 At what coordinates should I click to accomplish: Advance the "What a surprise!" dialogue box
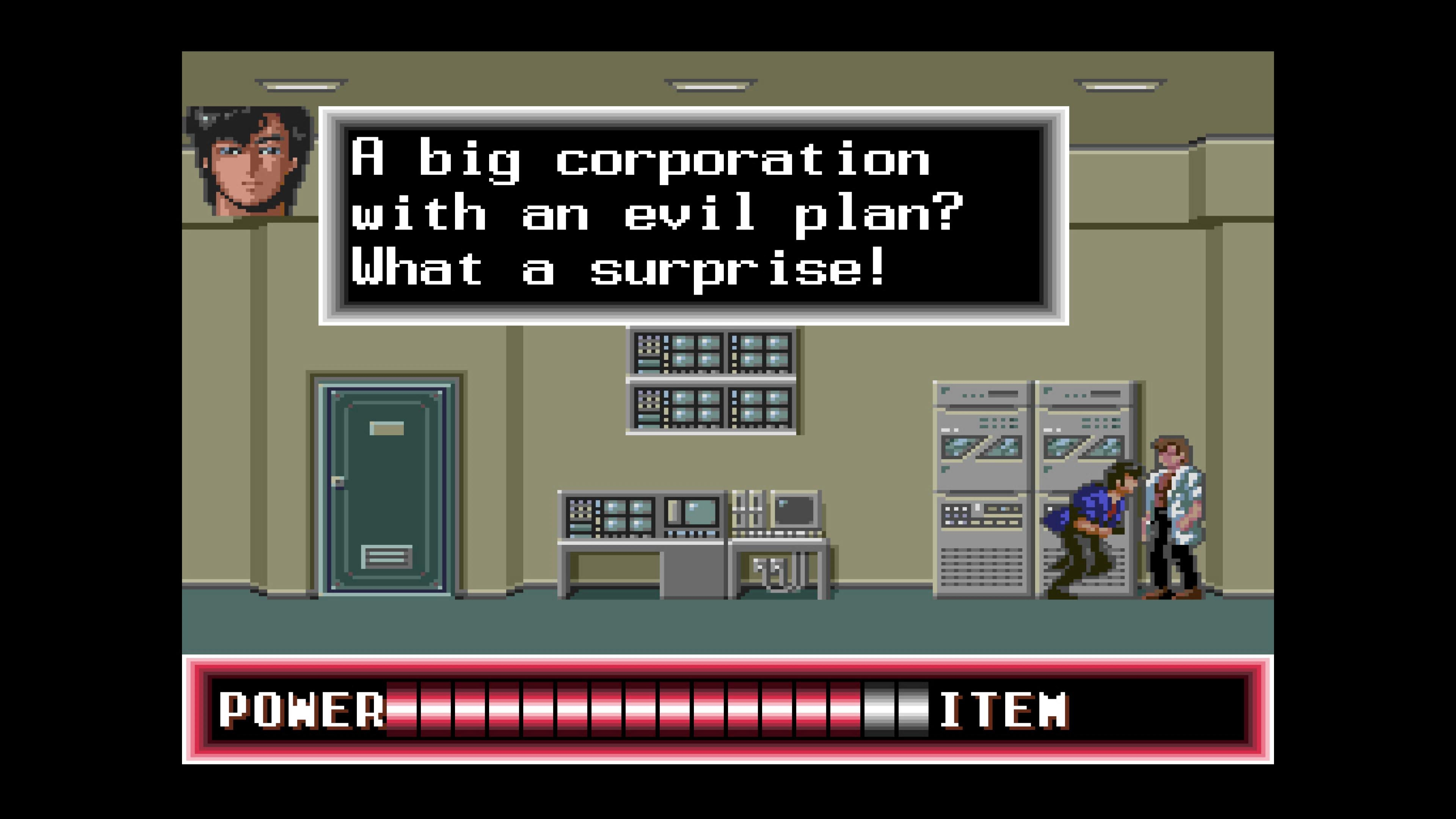(x=693, y=215)
